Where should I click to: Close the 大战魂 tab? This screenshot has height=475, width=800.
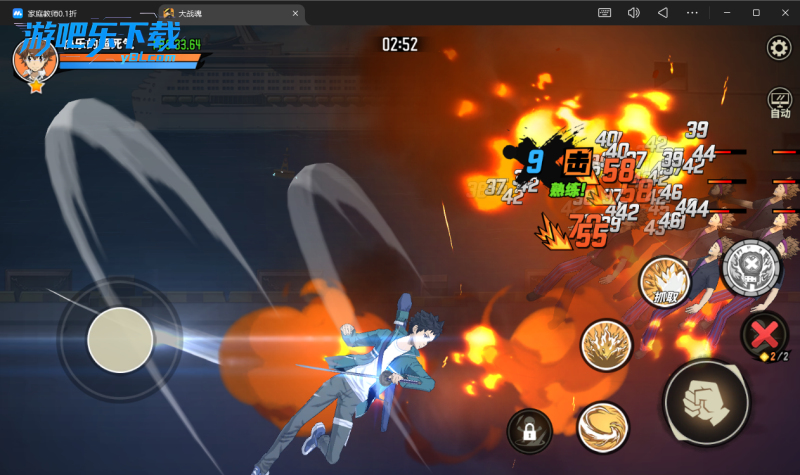294,13
